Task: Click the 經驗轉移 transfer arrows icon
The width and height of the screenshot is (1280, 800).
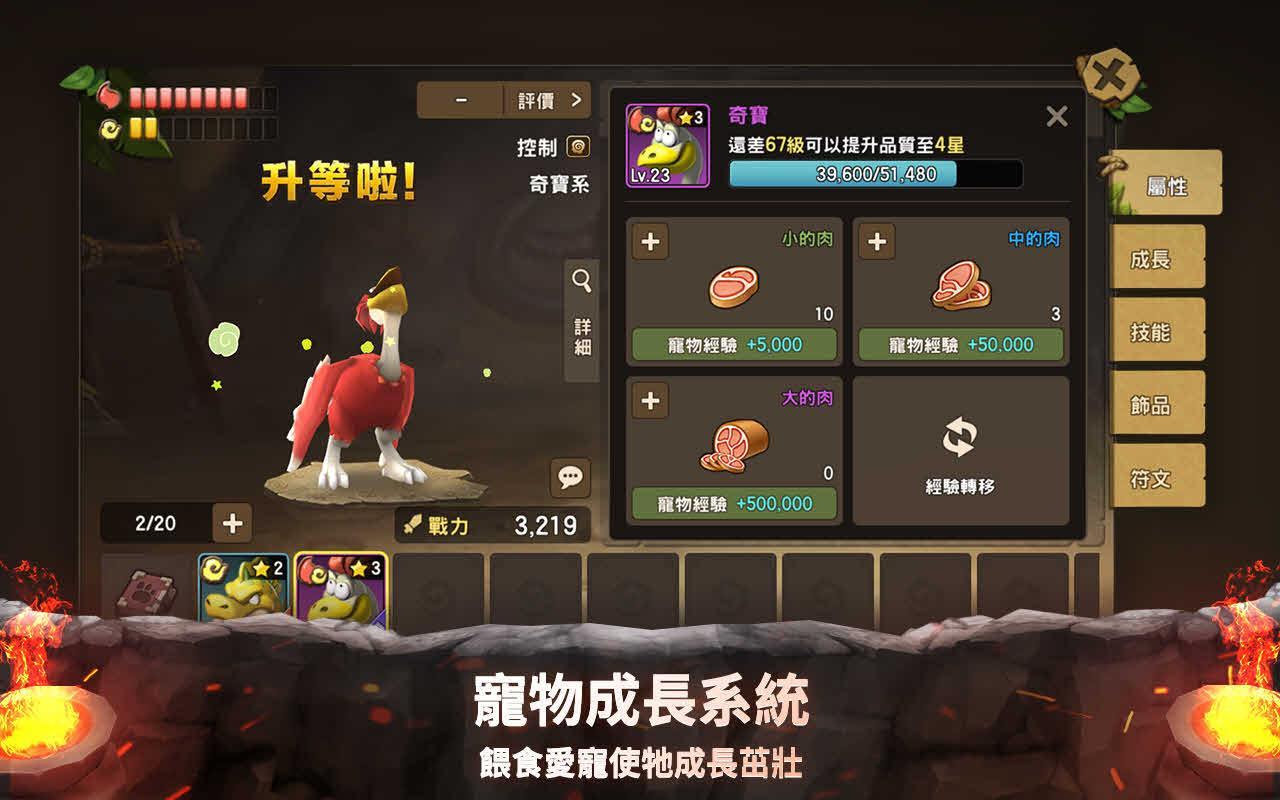Action: point(961,436)
